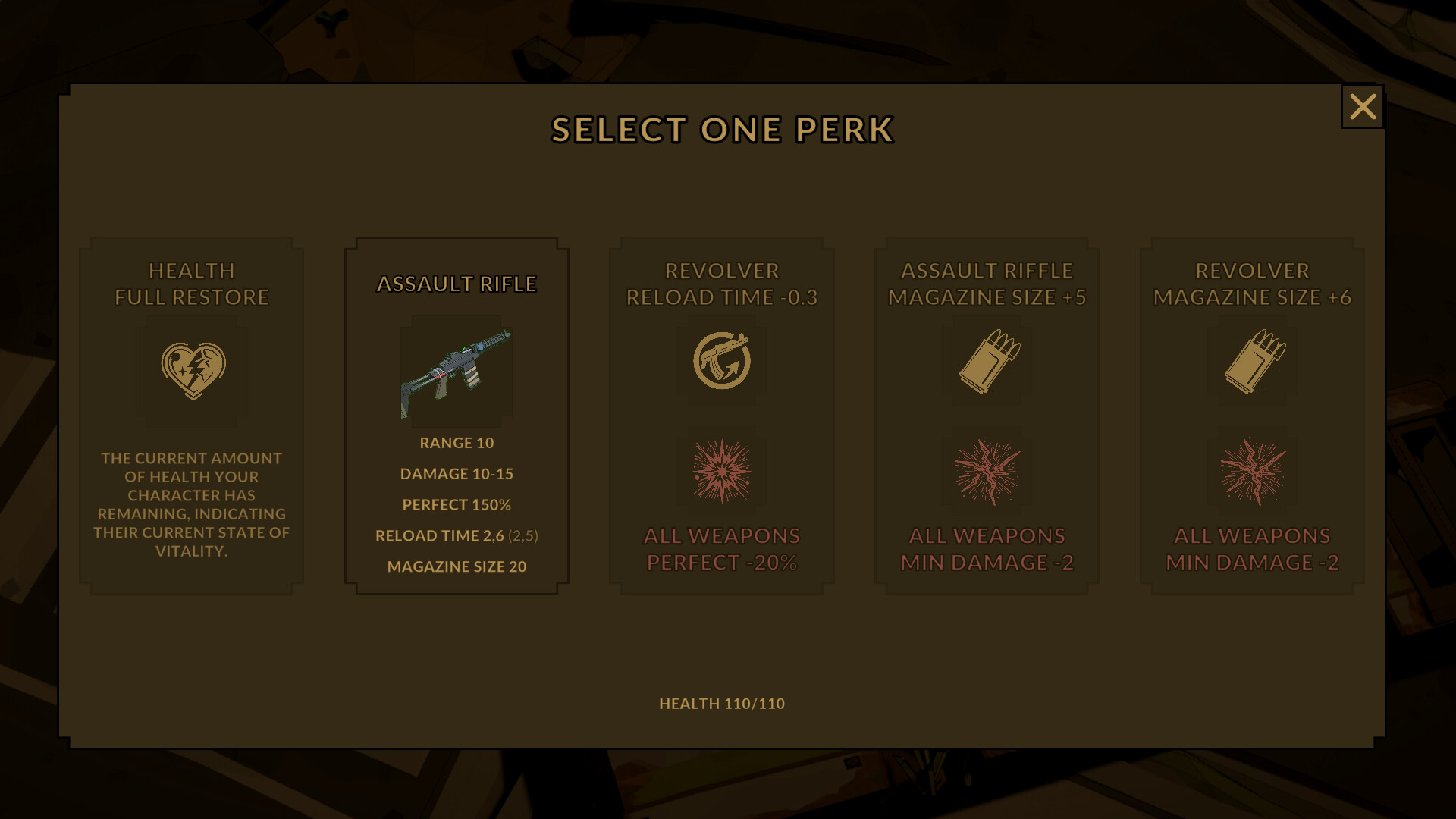Click the Health 110/110 status text
Image resolution: width=1456 pixels, height=819 pixels.
pos(722,704)
